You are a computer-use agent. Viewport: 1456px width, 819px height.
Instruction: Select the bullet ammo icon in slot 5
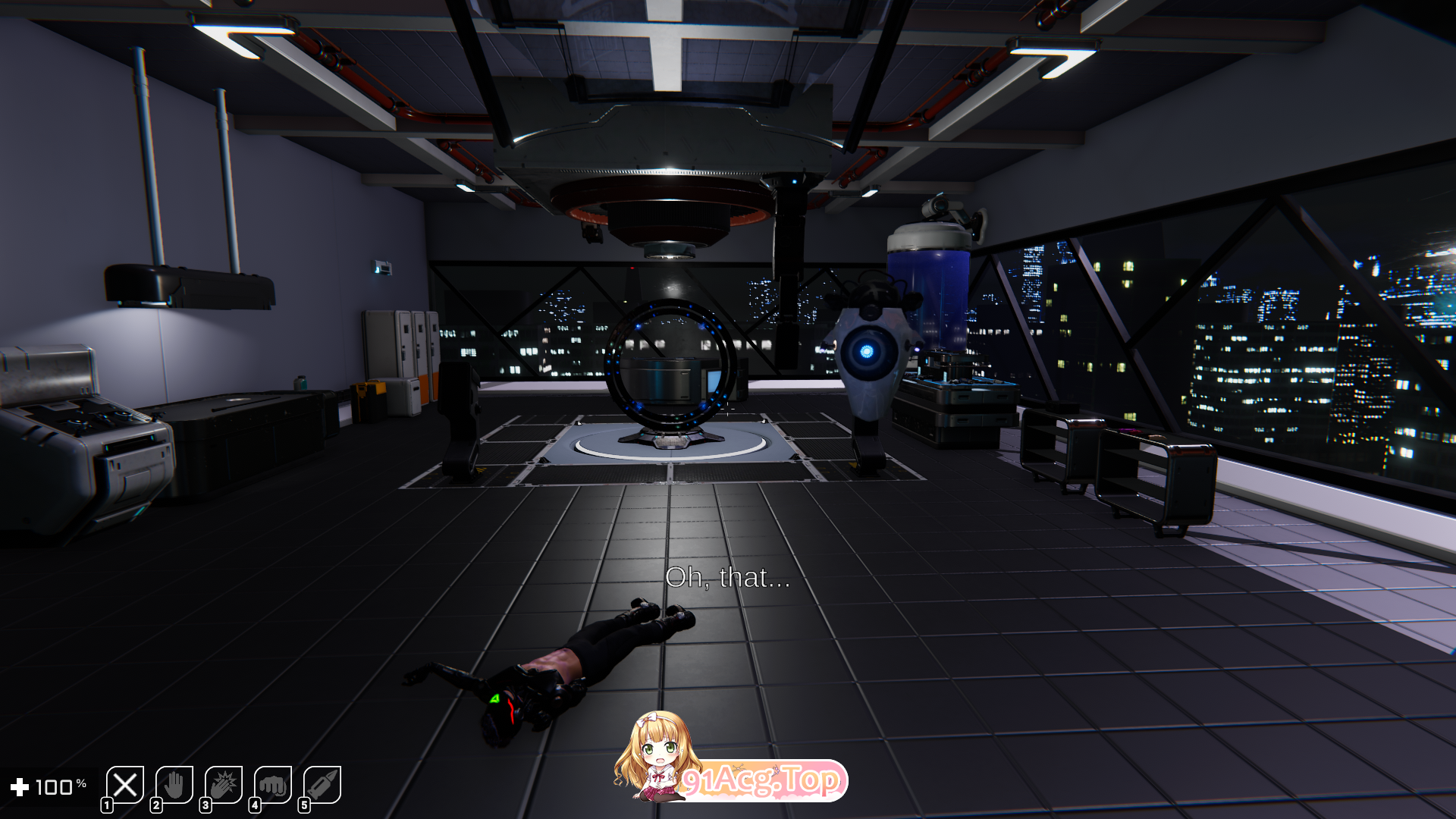pos(322,783)
